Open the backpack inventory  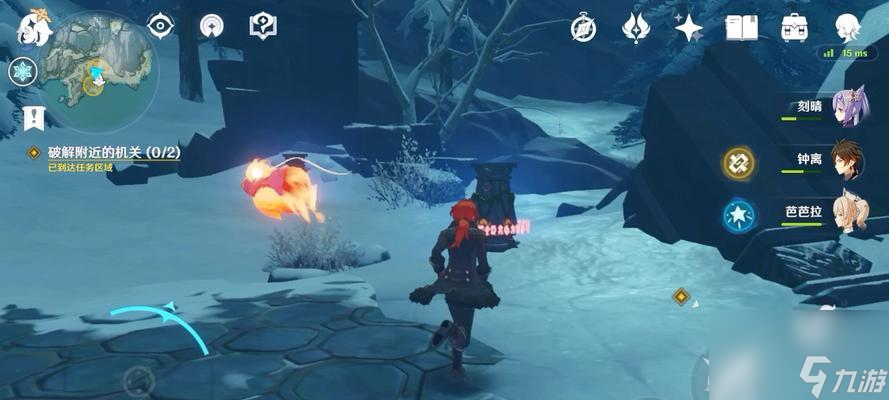pos(795,27)
